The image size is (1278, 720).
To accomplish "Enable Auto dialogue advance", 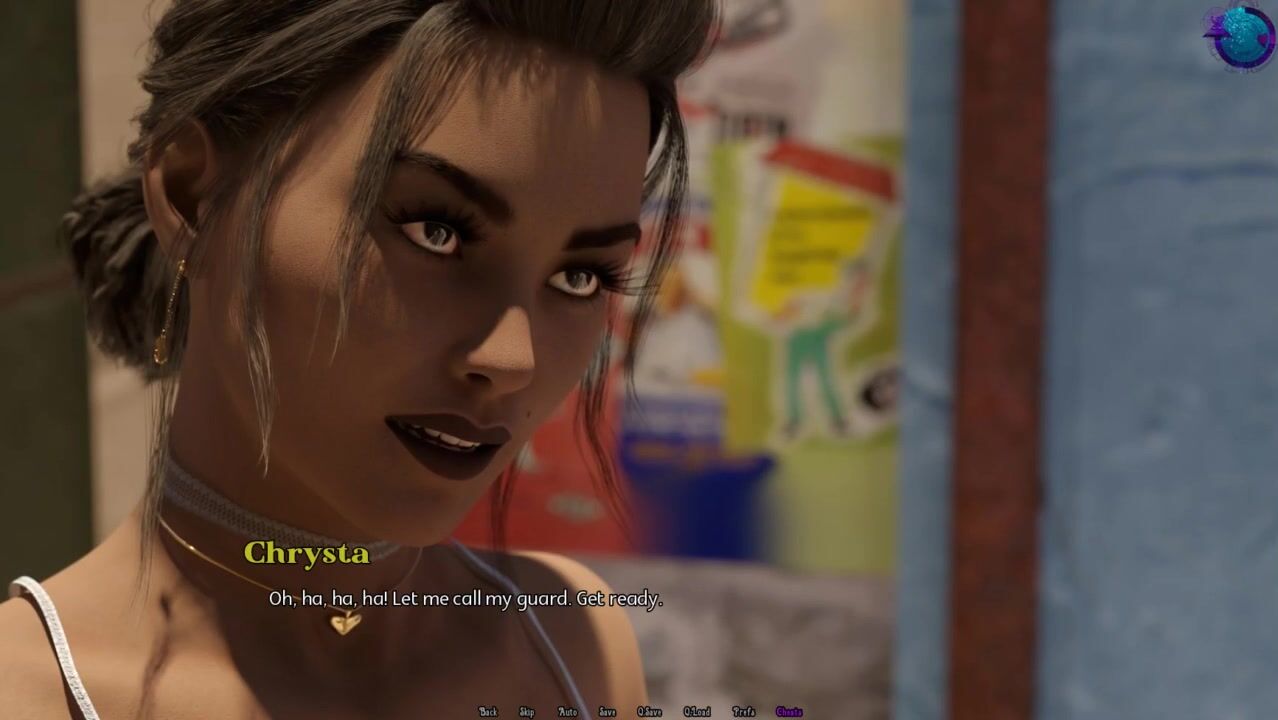I will click(x=567, y=712).
